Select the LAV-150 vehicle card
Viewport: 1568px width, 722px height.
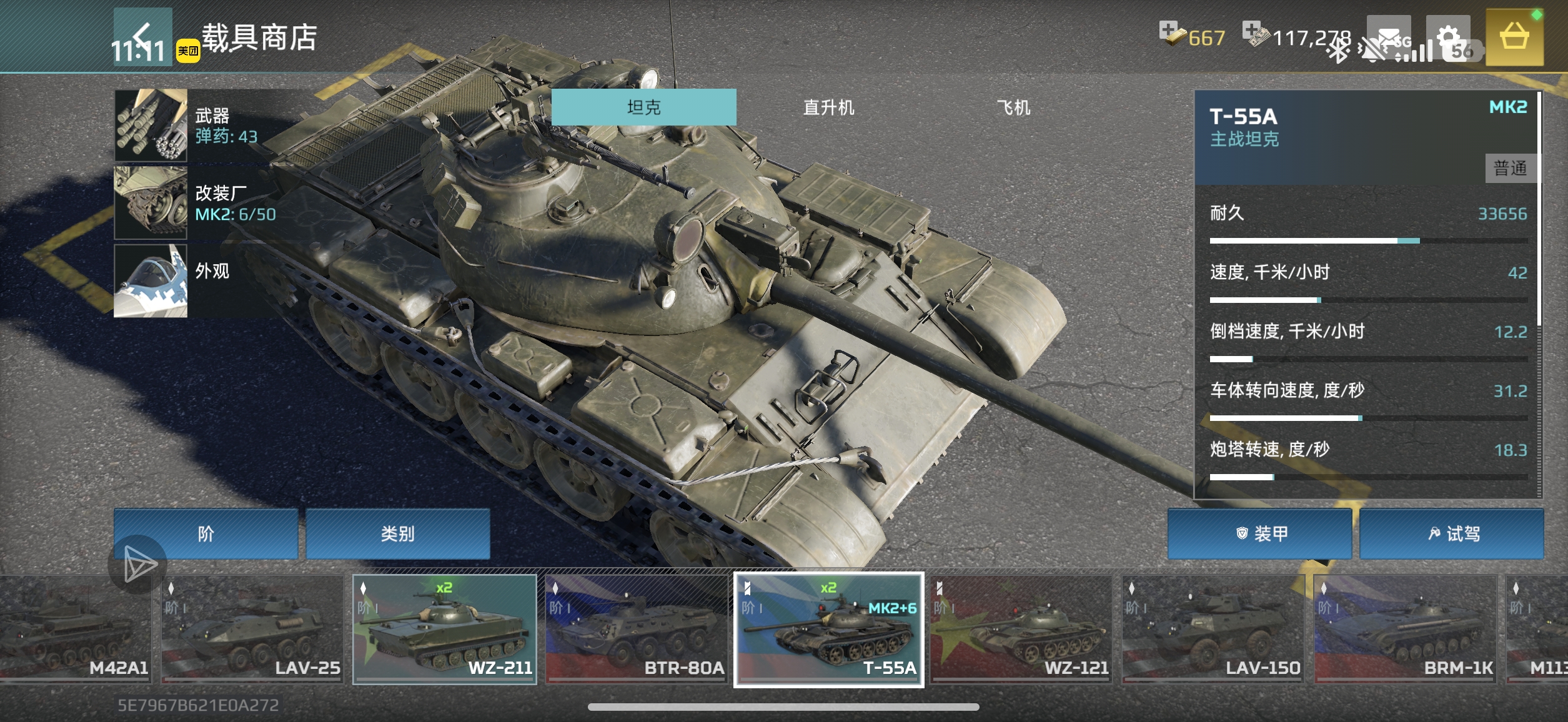(x=1213, y=630)
